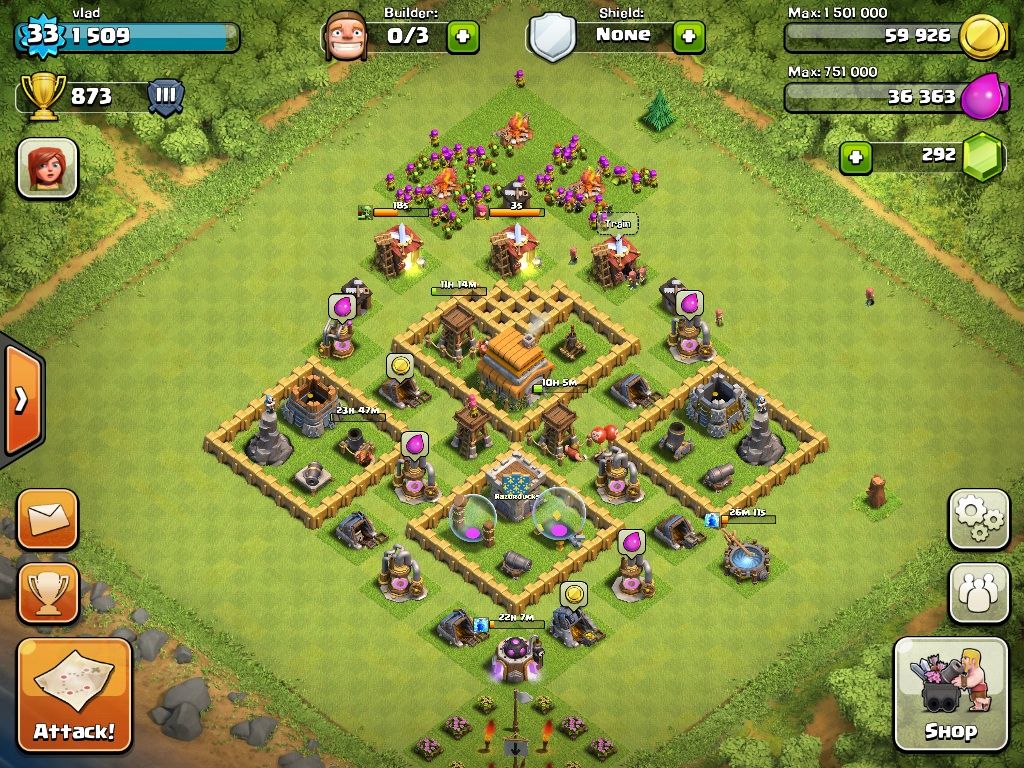Viewport: 1024px width, 768px height.
Task: Open the envelope messages inbox
Action: pyautogui.click(x=47, y=519)
